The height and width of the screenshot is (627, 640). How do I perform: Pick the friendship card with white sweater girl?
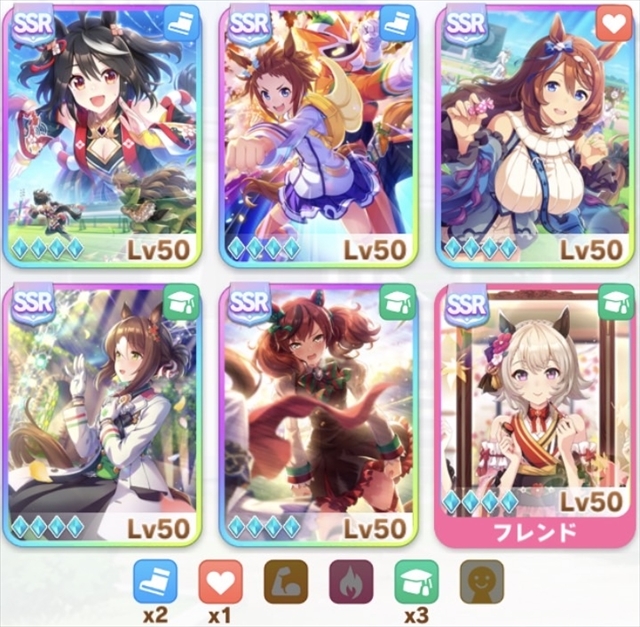536,135
